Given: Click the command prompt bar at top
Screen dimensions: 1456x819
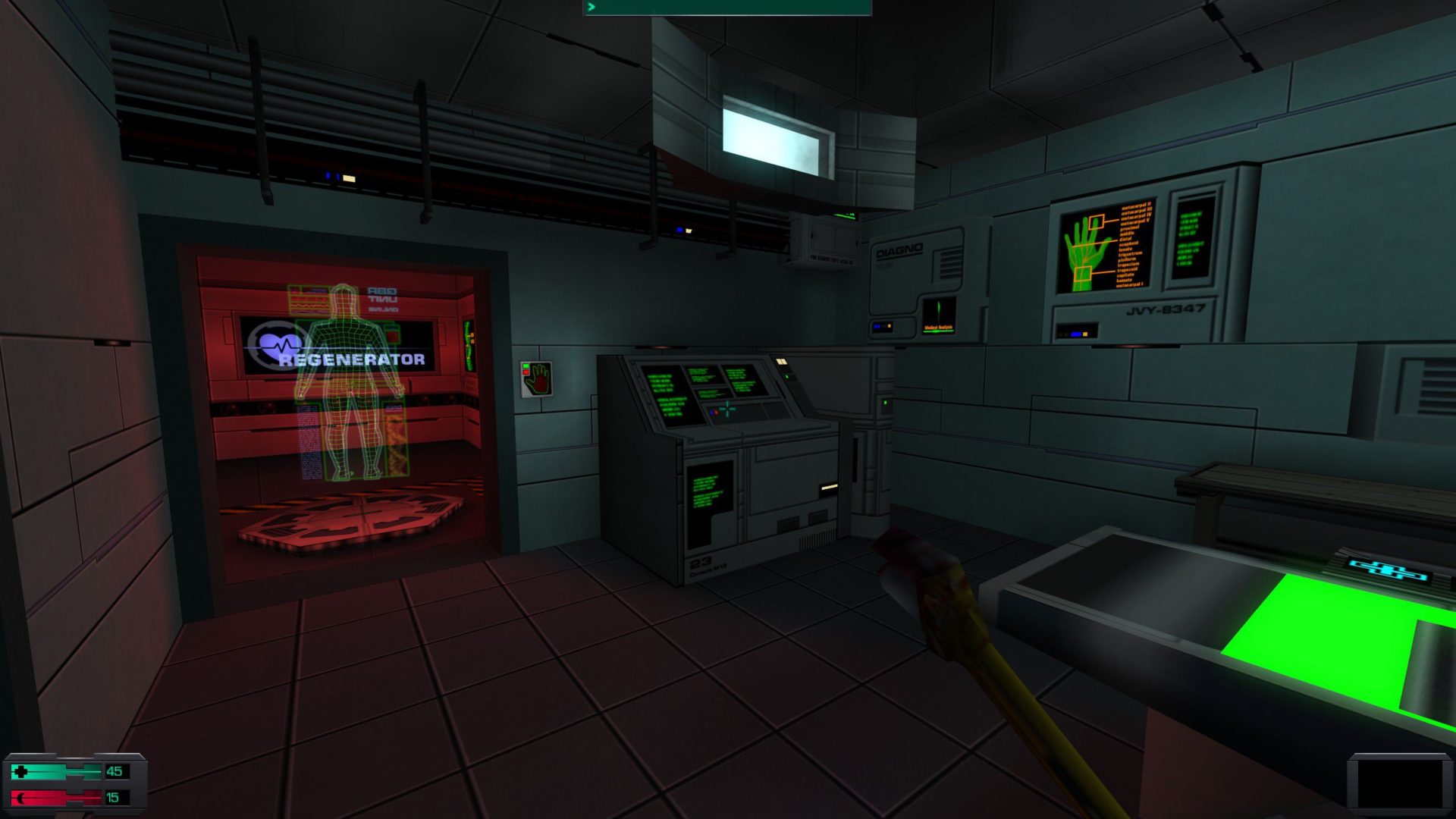Looking at the screenshot, I should (x=727, y=8).
